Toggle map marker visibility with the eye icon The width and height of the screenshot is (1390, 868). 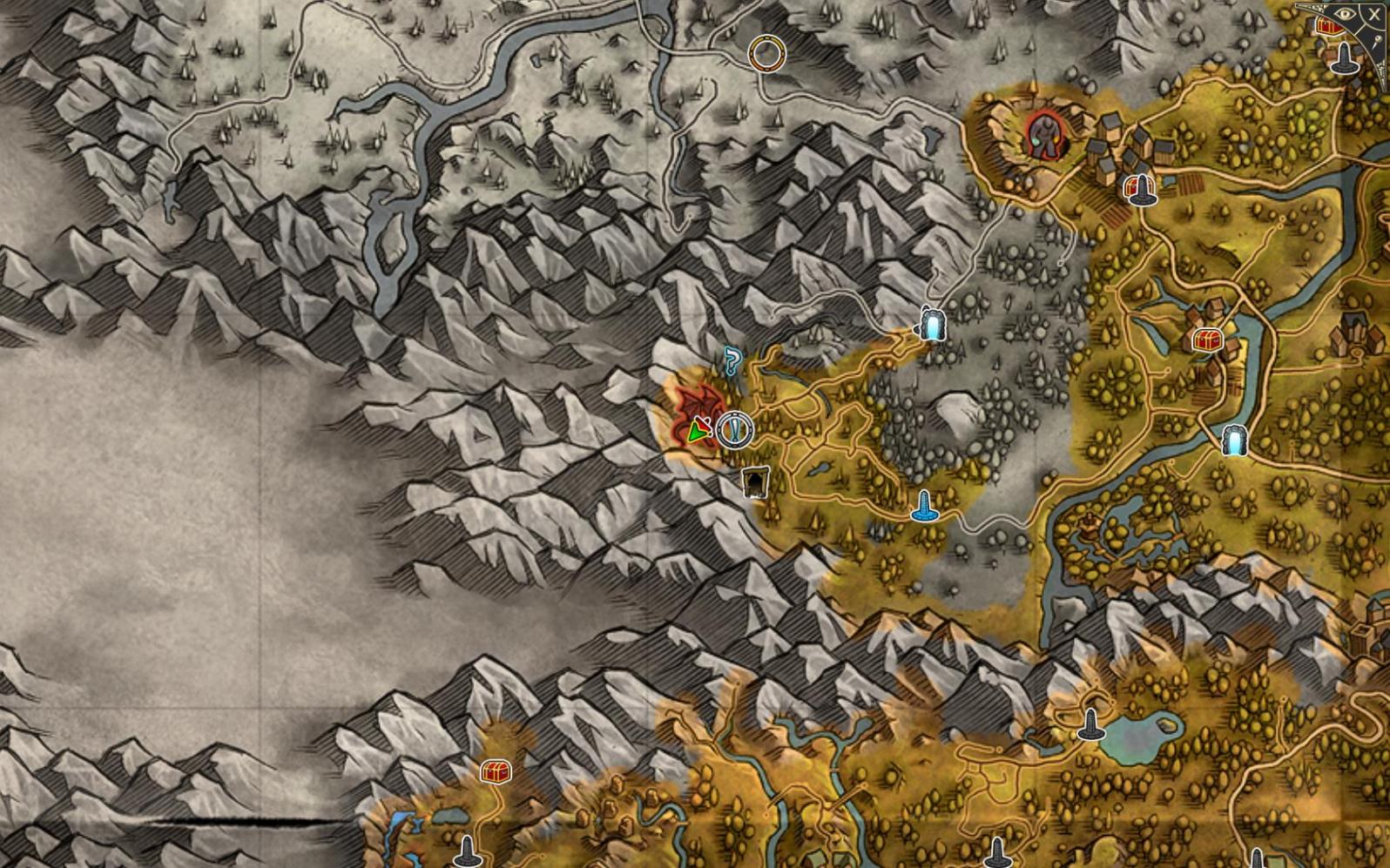click(1346, 14)
